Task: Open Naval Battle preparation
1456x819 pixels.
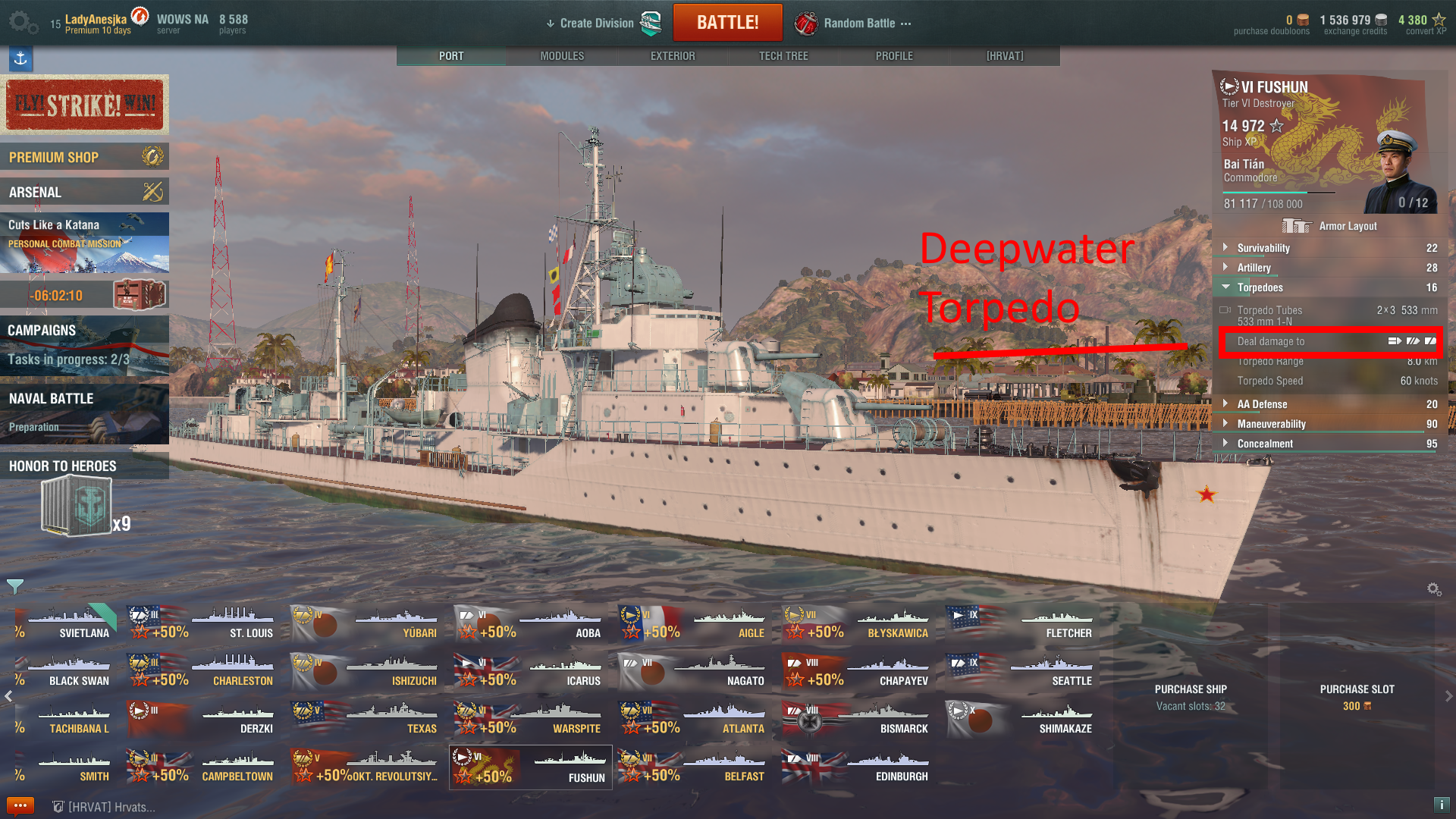Action: (x=84, y=413)
